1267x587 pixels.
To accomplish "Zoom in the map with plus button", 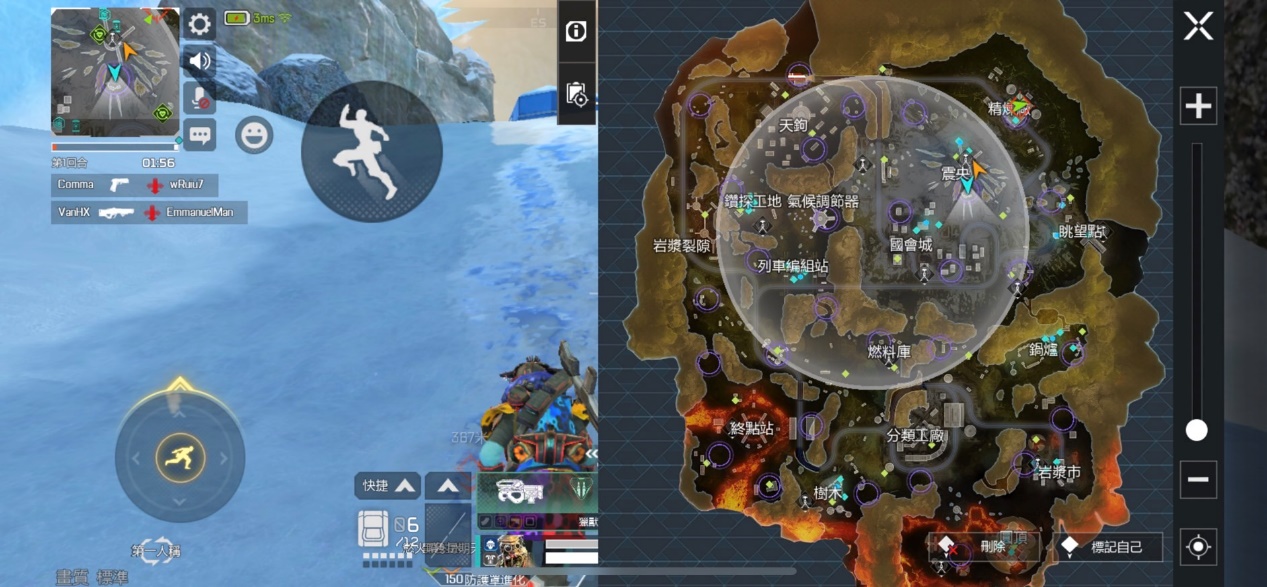I will click(1198, 105).
